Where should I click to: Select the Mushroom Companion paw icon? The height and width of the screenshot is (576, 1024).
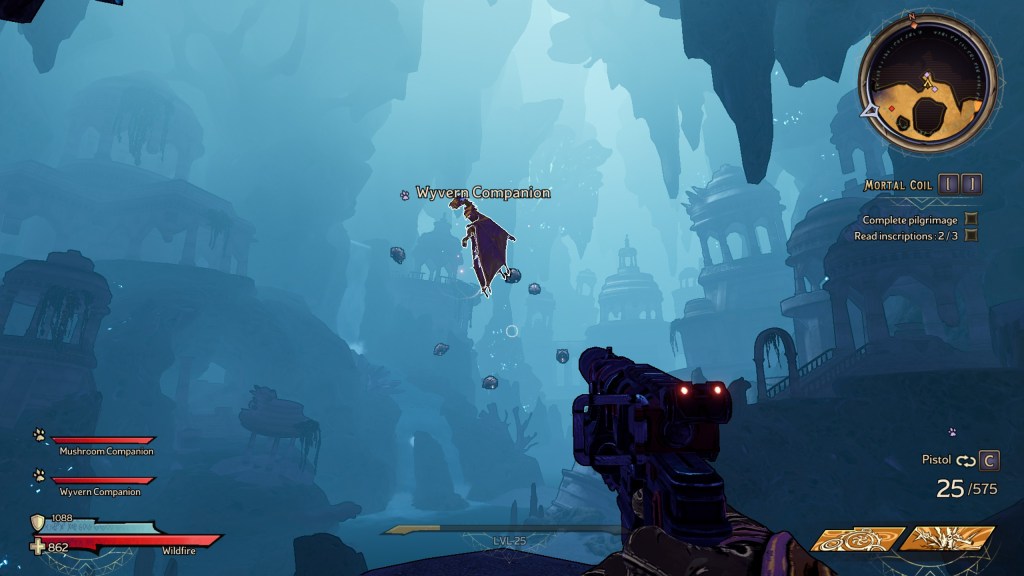point(38,435)
